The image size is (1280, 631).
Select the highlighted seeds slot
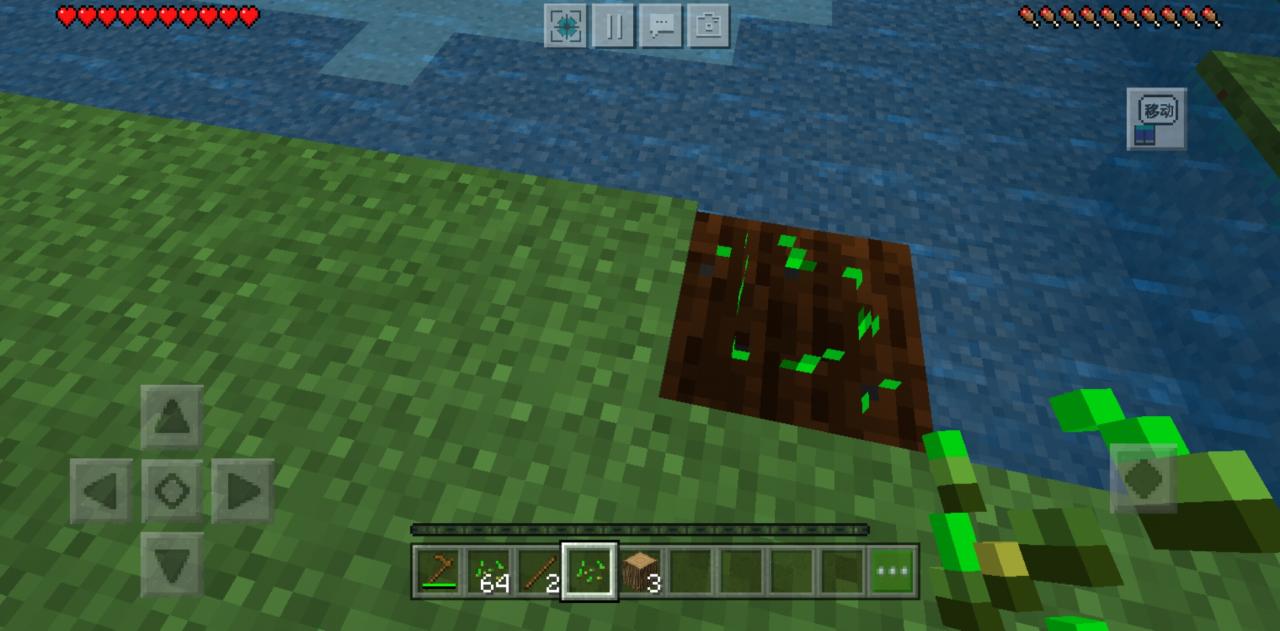(590, 572)
